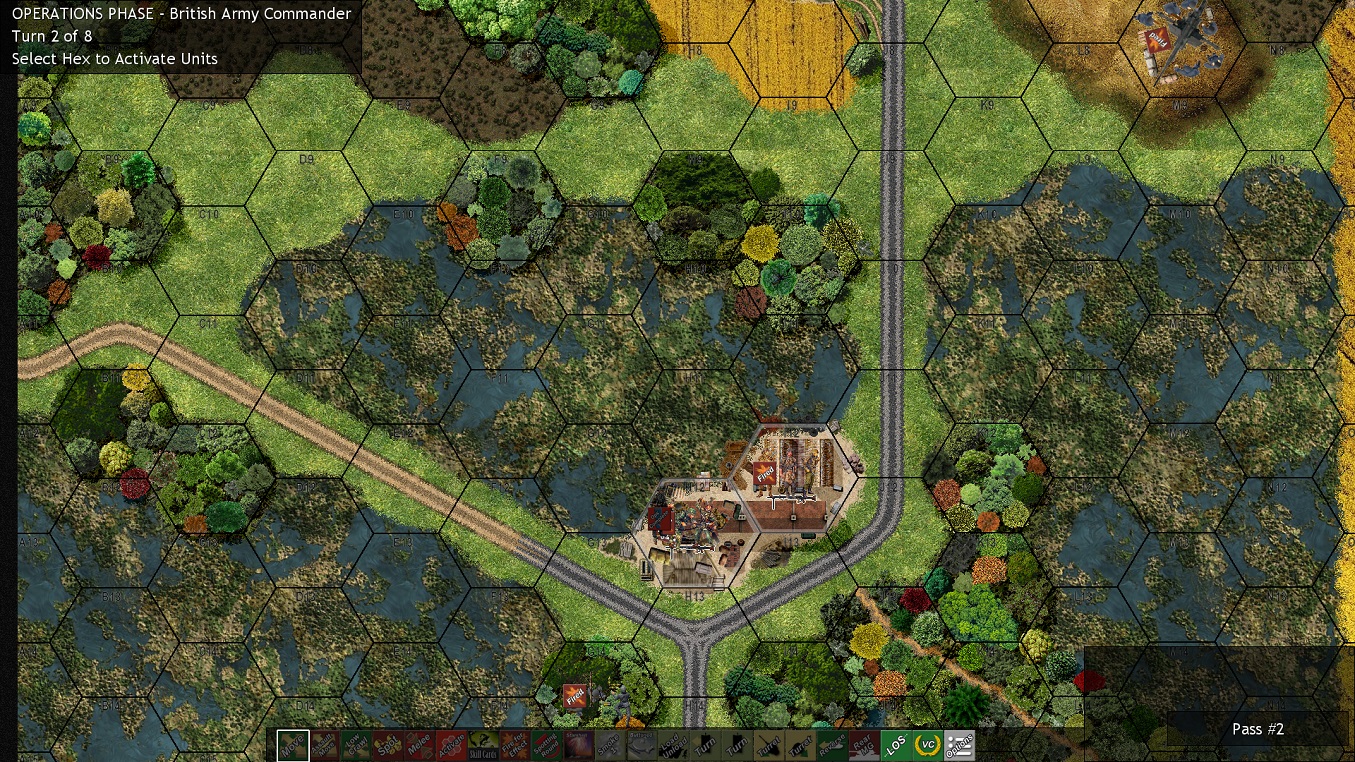Activate the Low Crawl movement icon
Image resolution: width=1355 pixels, height=762 pixels.
[358, 745]
